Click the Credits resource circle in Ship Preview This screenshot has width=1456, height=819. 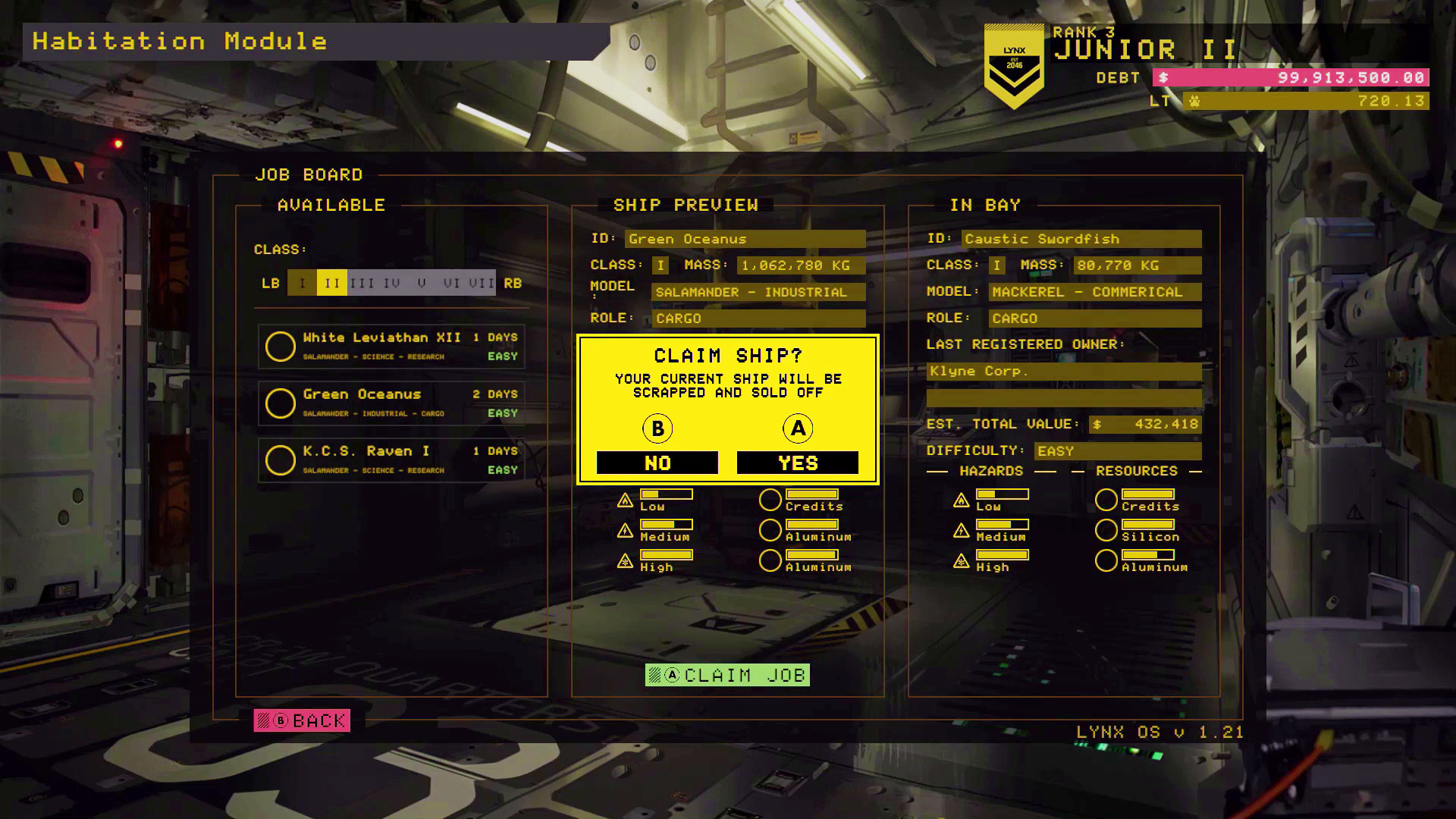point(770,499)
